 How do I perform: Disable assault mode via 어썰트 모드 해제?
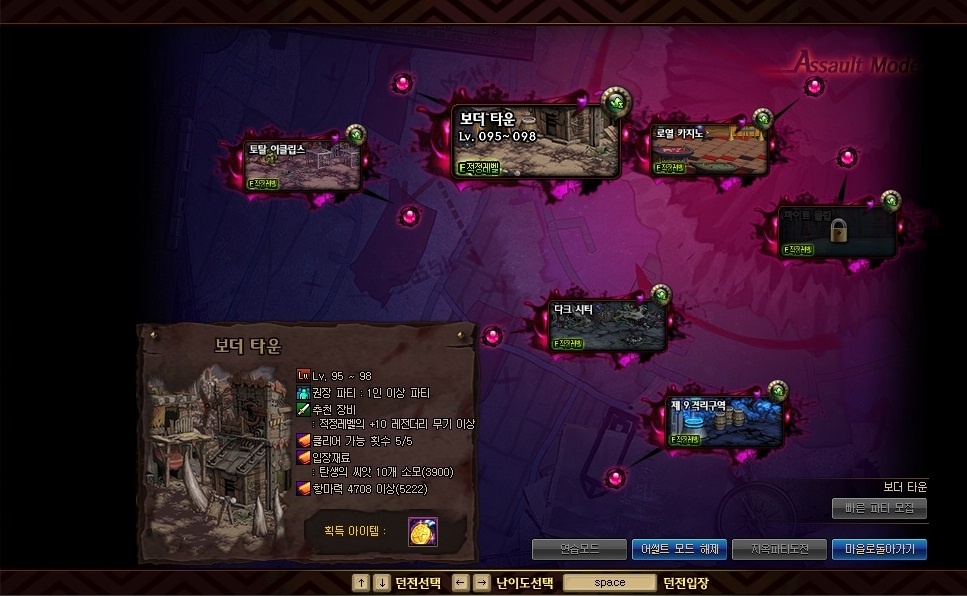point(678,549)
